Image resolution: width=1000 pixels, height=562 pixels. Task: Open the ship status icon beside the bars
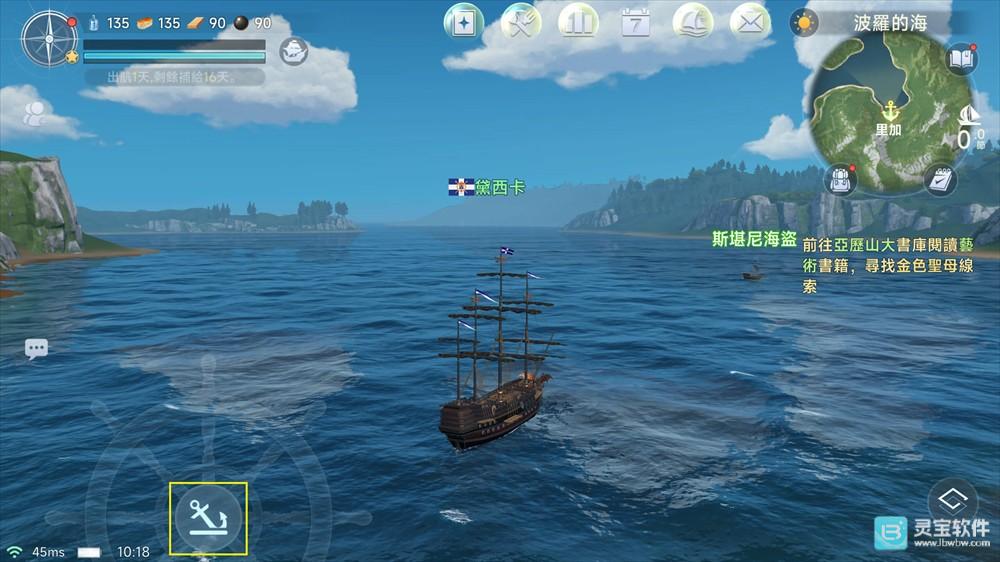[x=293, y=51]
